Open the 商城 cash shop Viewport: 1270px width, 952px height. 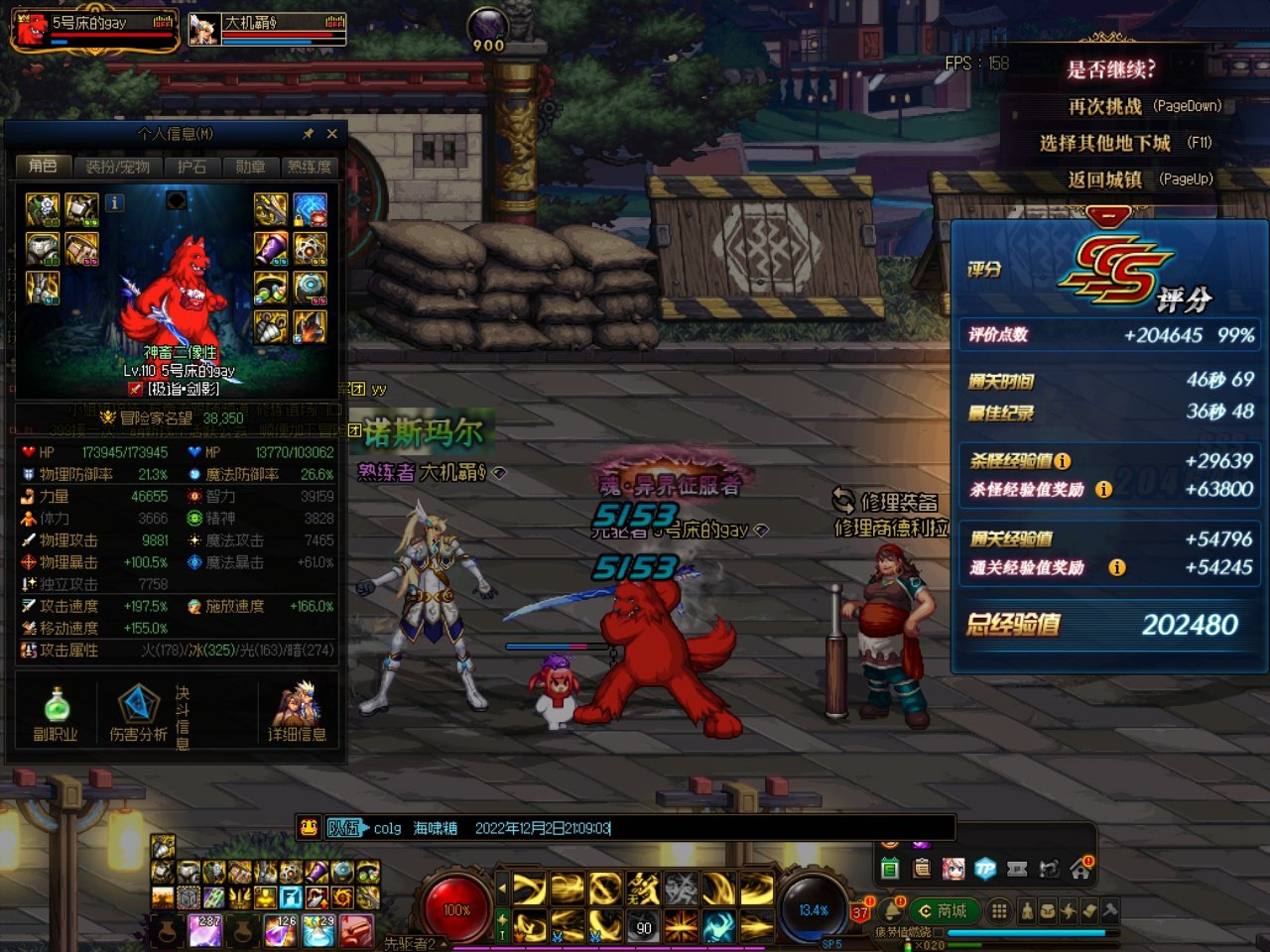click(x=943, y=910)
